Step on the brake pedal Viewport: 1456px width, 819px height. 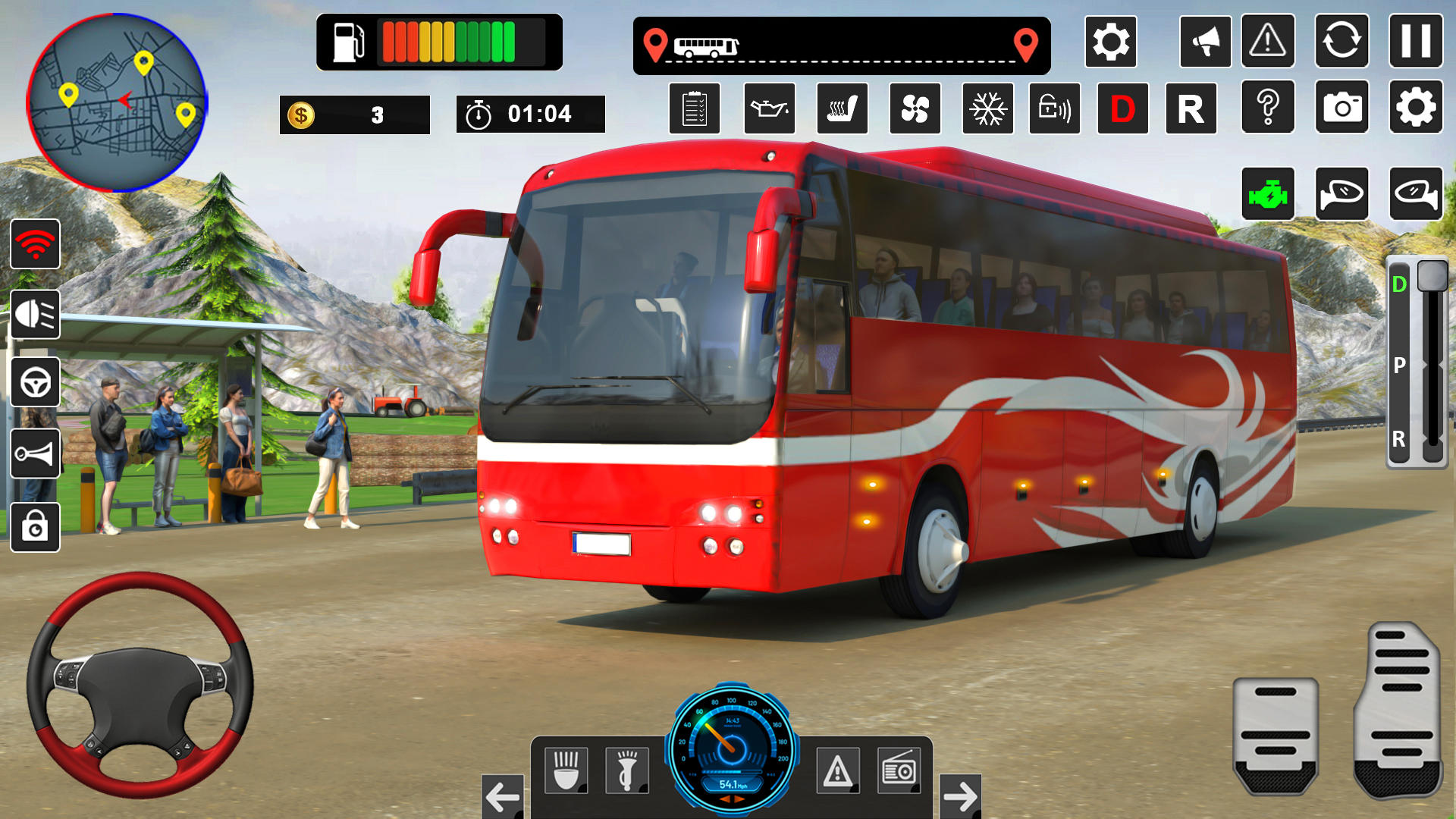pos(1275,734)
